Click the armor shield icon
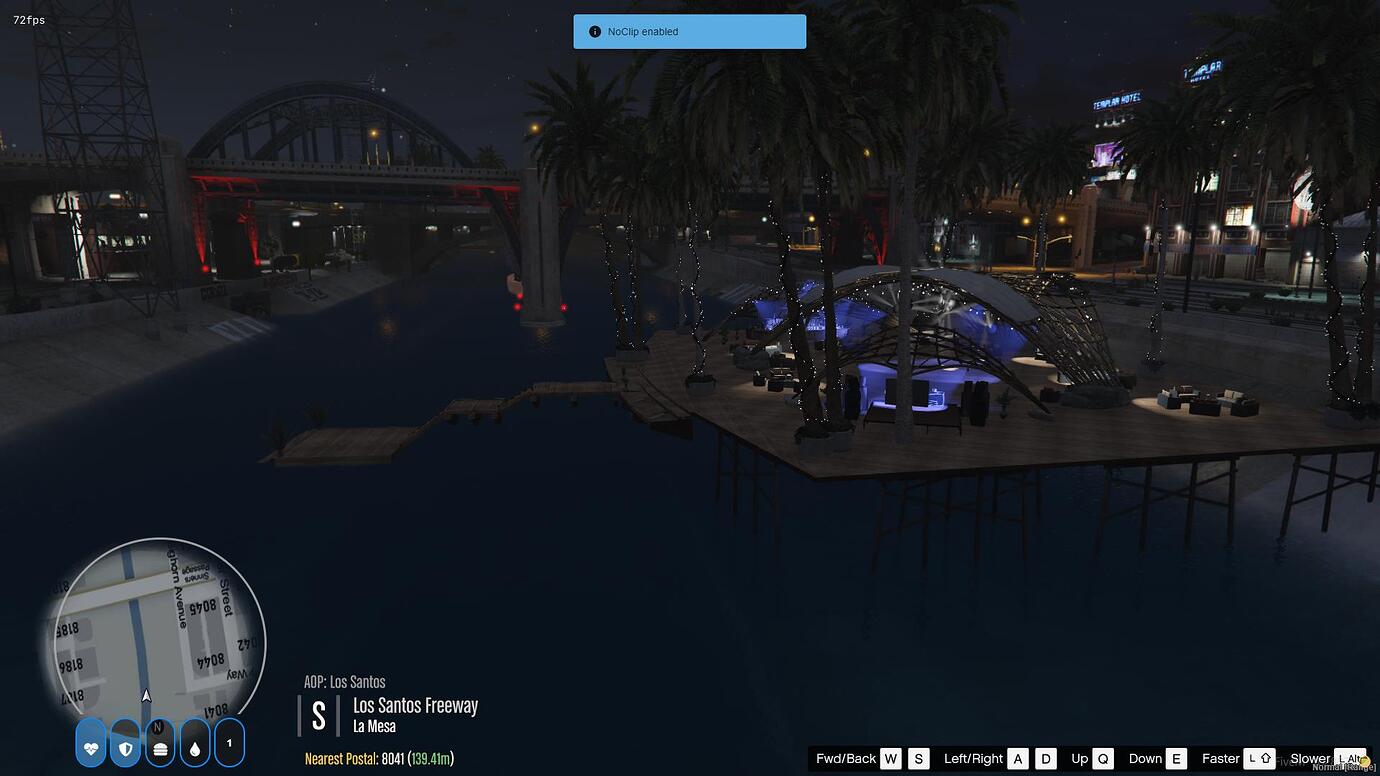The width and height of the screenshot is (1380, 776). pyautogui.click(x=124, y=743)
